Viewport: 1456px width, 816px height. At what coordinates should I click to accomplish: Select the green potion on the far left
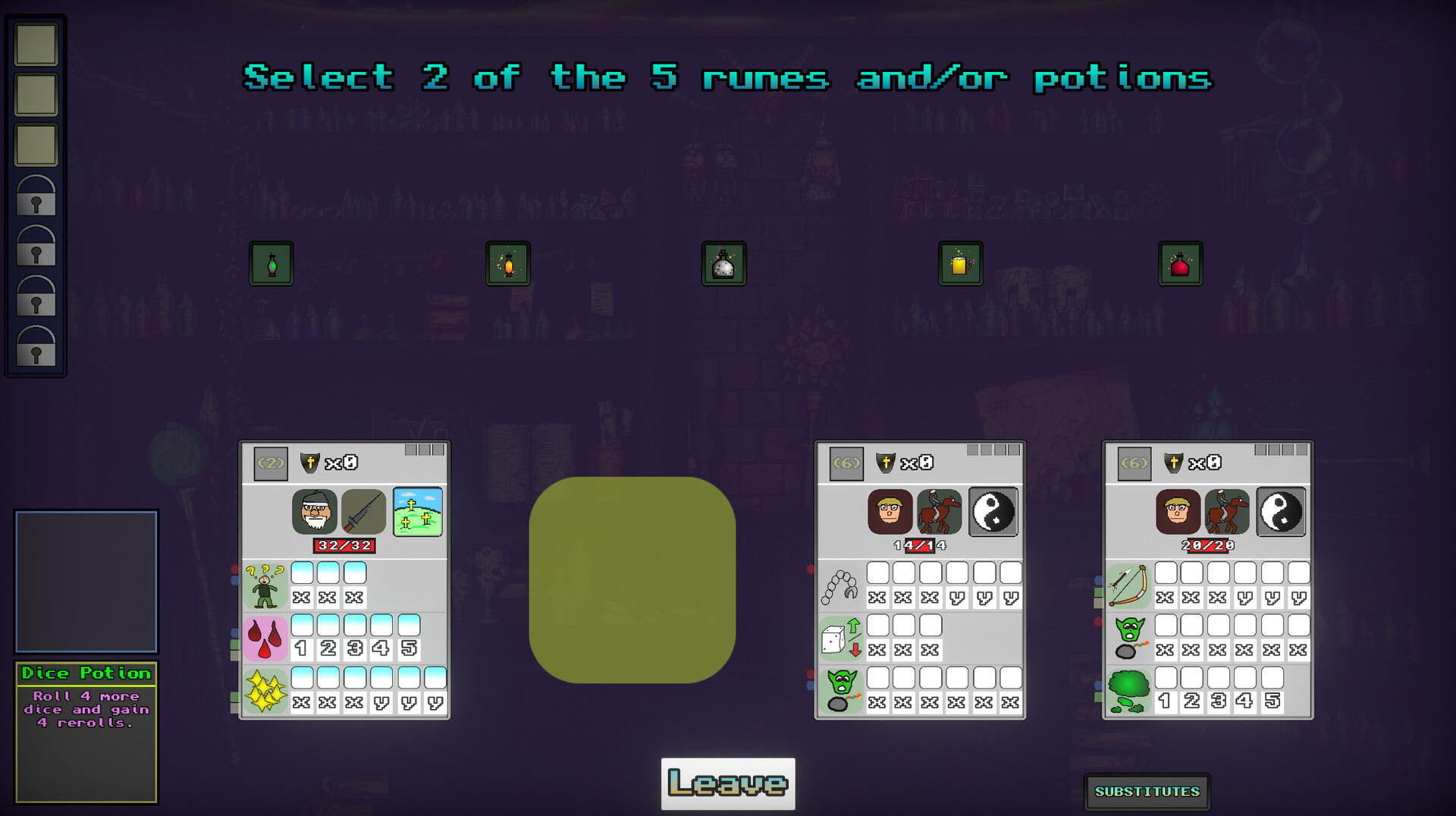click(272, 263)
